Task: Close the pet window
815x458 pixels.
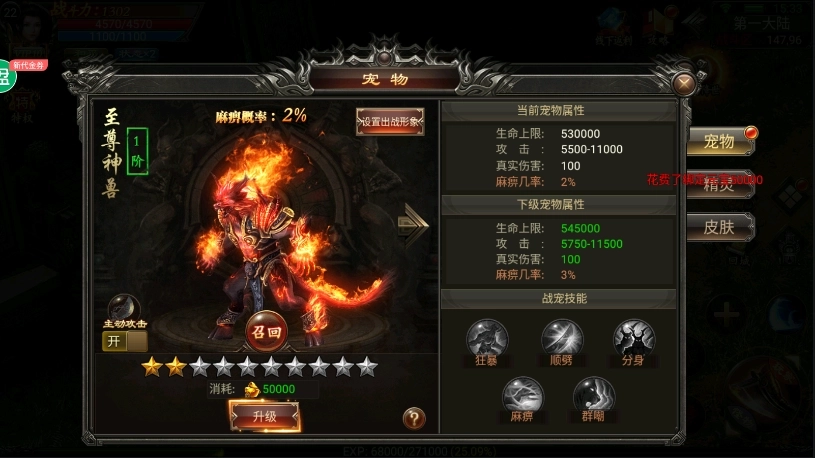Action: click(x=685, y=83)
